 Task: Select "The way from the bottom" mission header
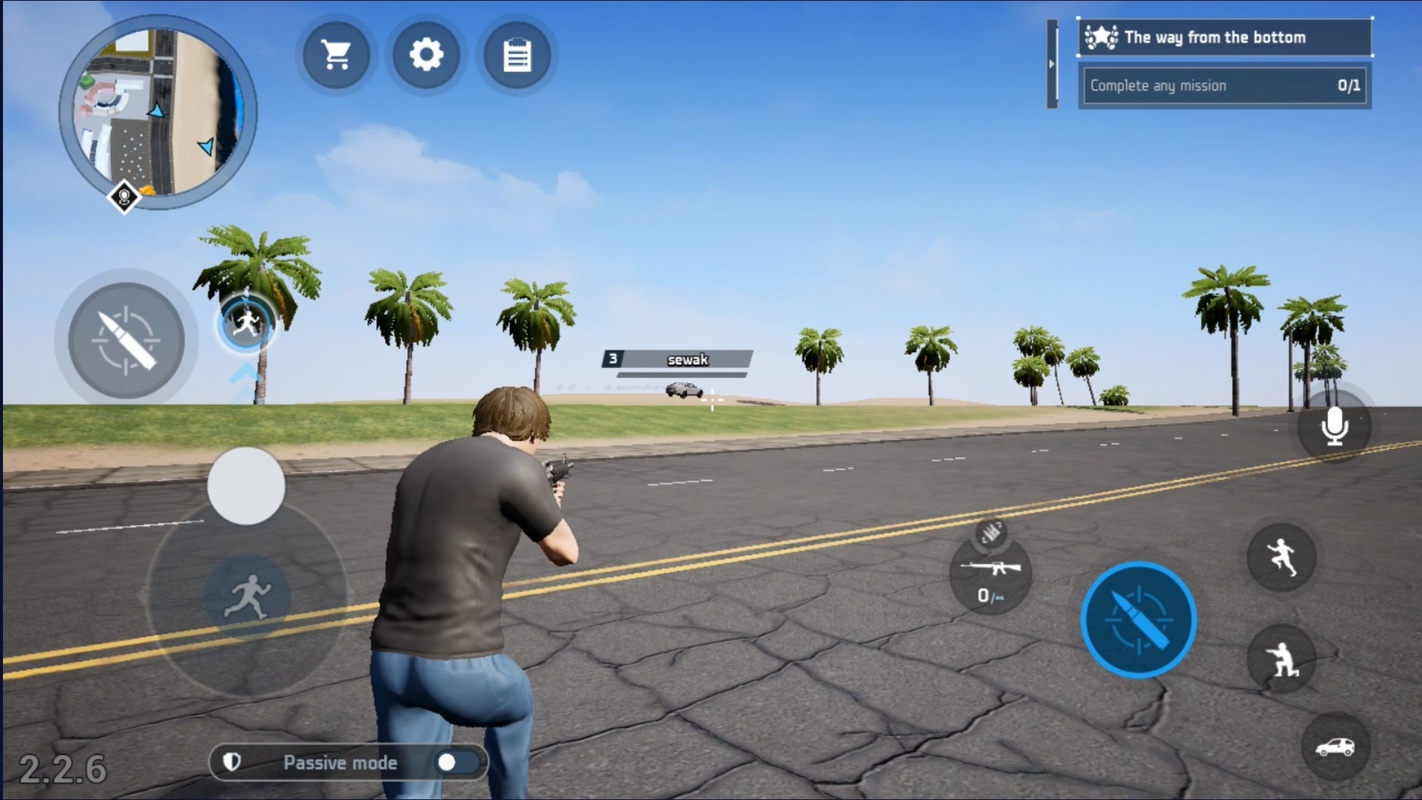click(x=1225, y=38)
